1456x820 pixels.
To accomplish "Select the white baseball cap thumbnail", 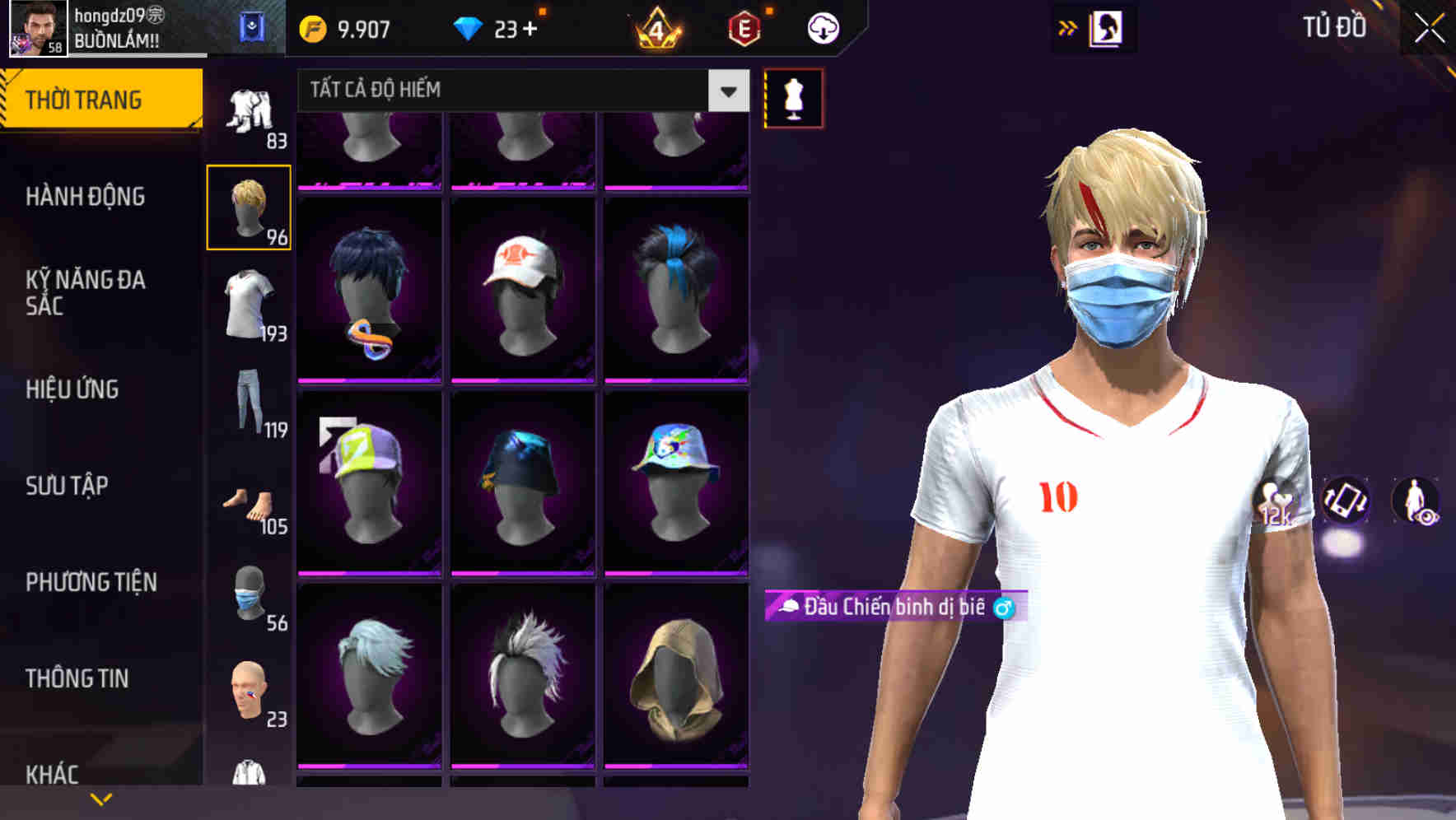I will tap(522, 288).
